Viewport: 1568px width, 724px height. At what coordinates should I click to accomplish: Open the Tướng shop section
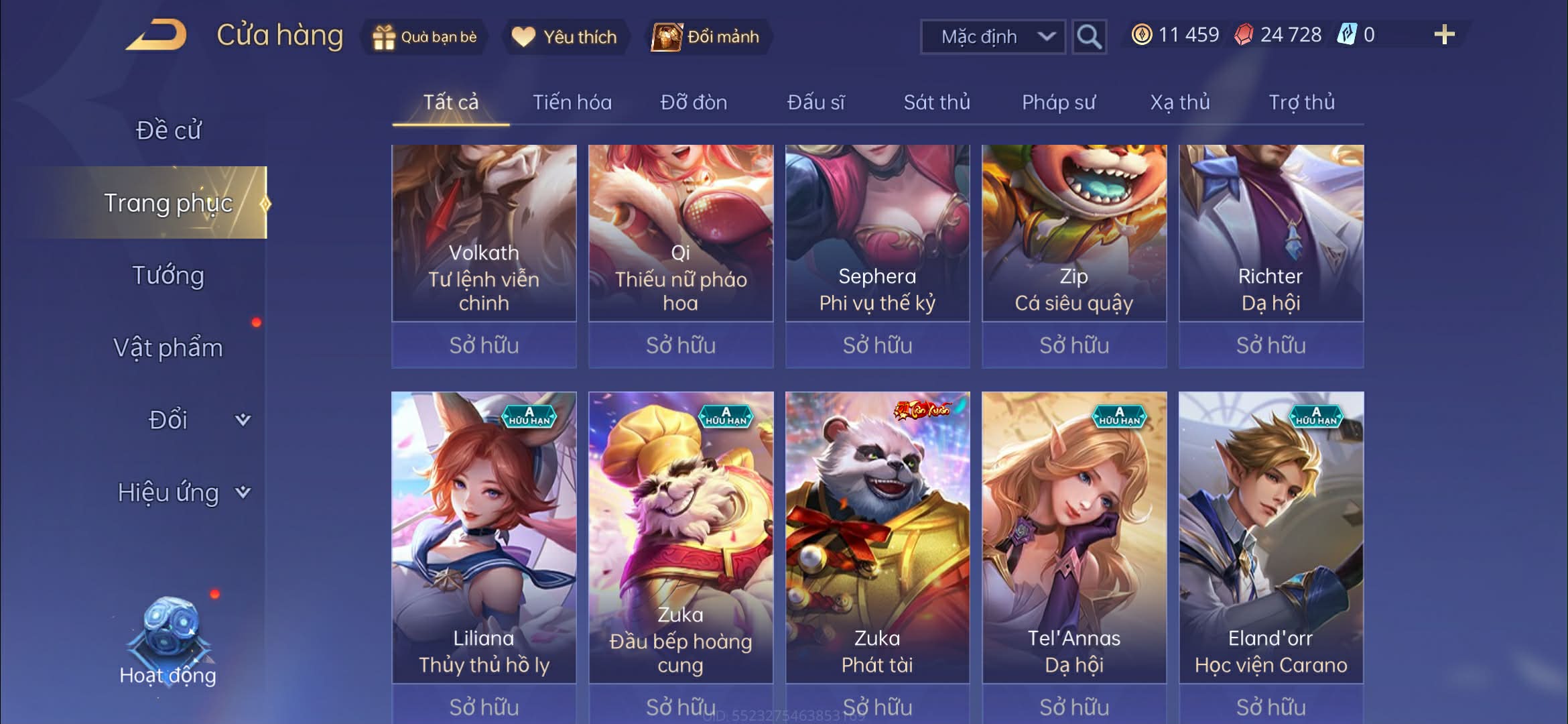168,276
